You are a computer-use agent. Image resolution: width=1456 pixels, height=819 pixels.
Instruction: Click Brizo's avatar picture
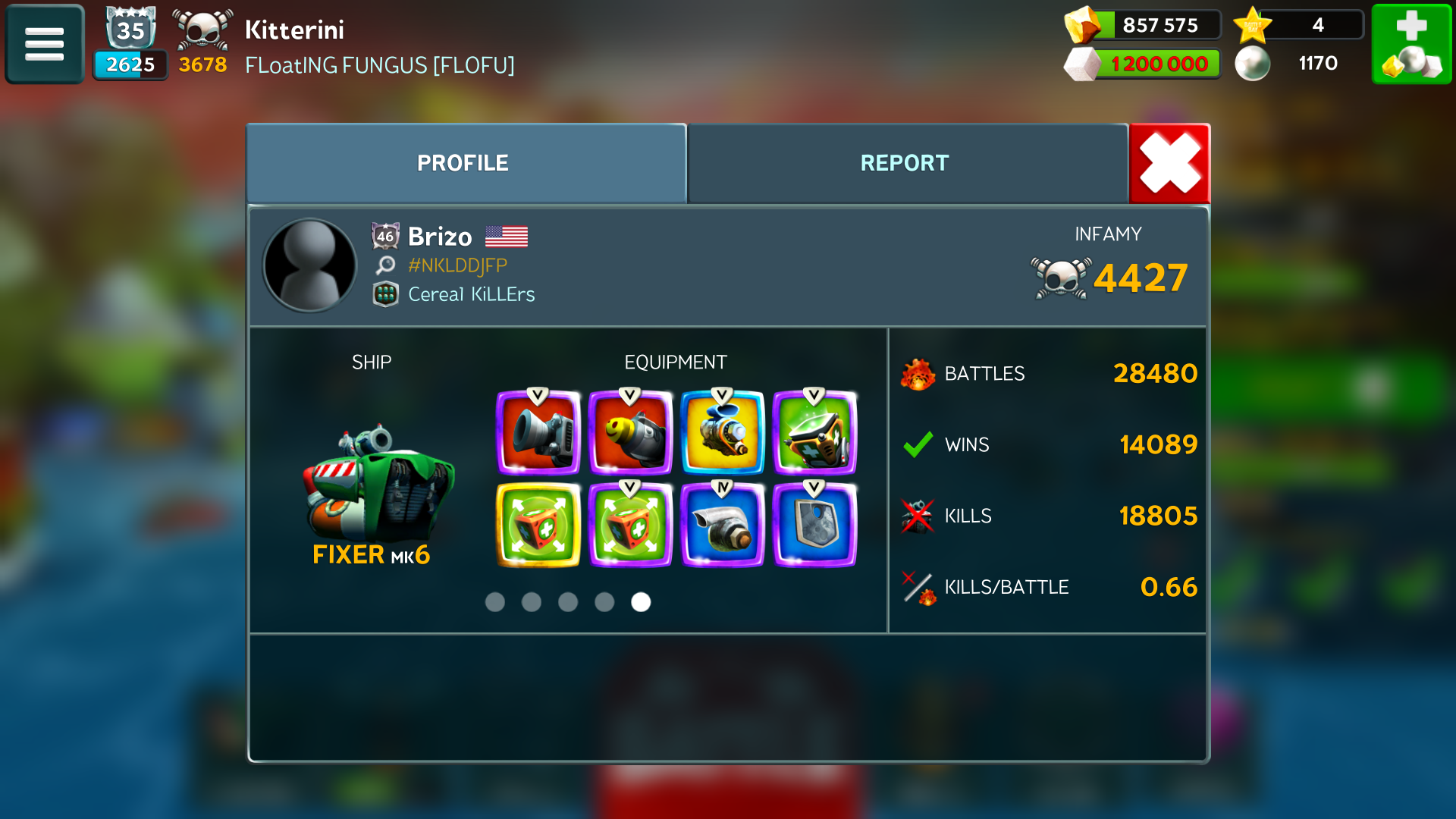[x=309, y=265]
